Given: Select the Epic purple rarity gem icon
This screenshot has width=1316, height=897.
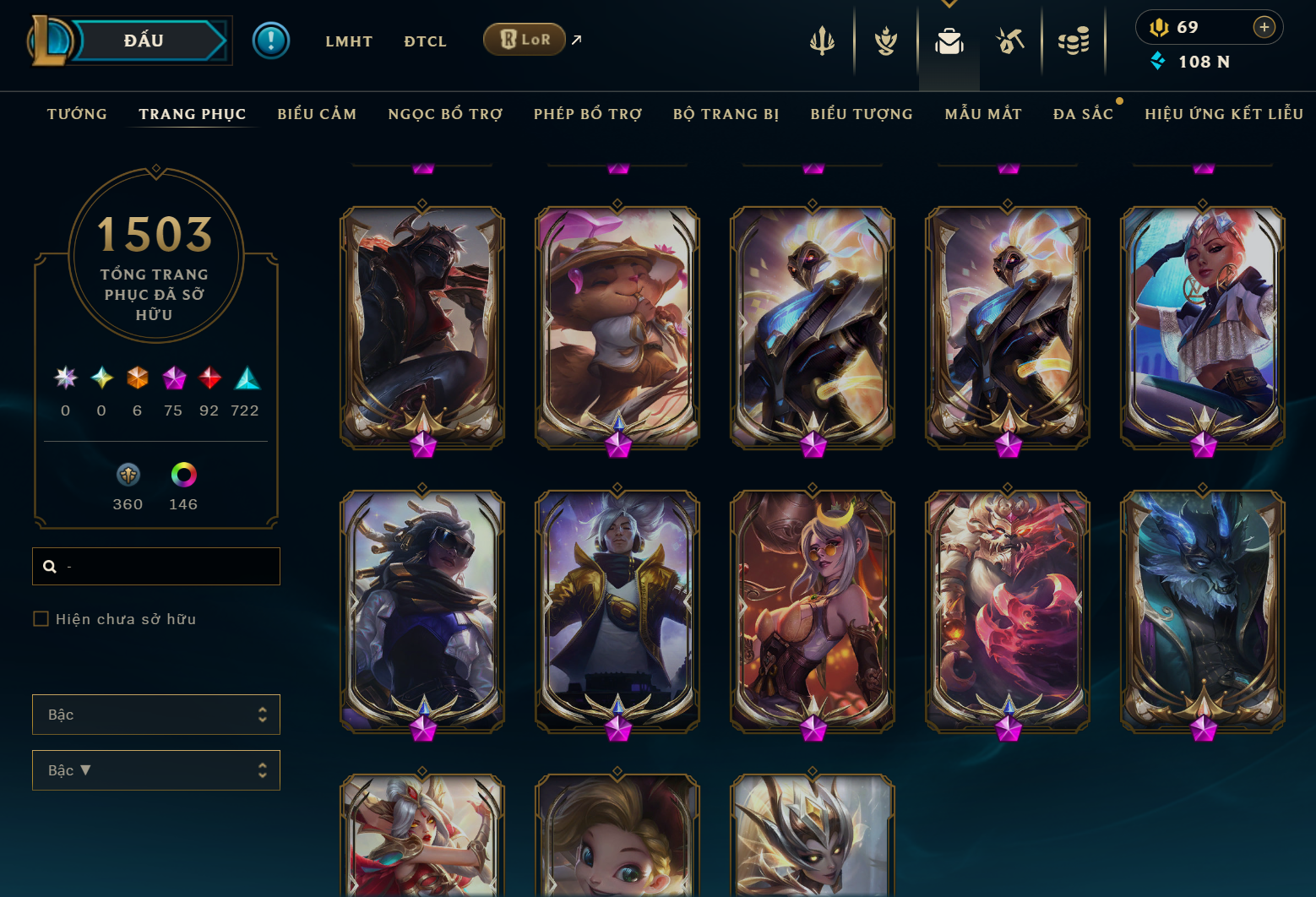Looking at the screenshot, I should (x=174, y=378).
